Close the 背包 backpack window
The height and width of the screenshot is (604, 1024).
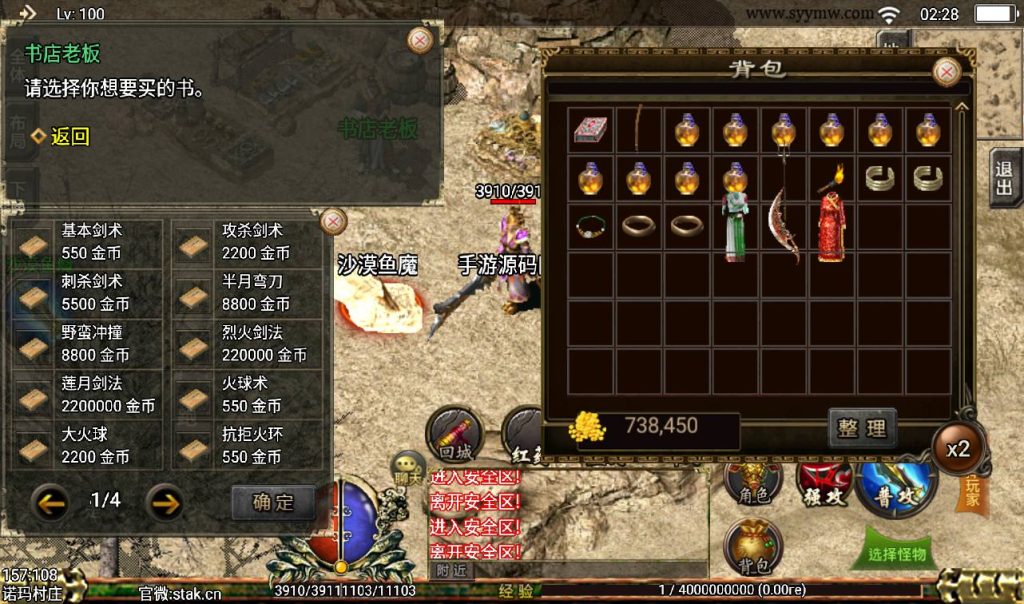click(946, 72)
